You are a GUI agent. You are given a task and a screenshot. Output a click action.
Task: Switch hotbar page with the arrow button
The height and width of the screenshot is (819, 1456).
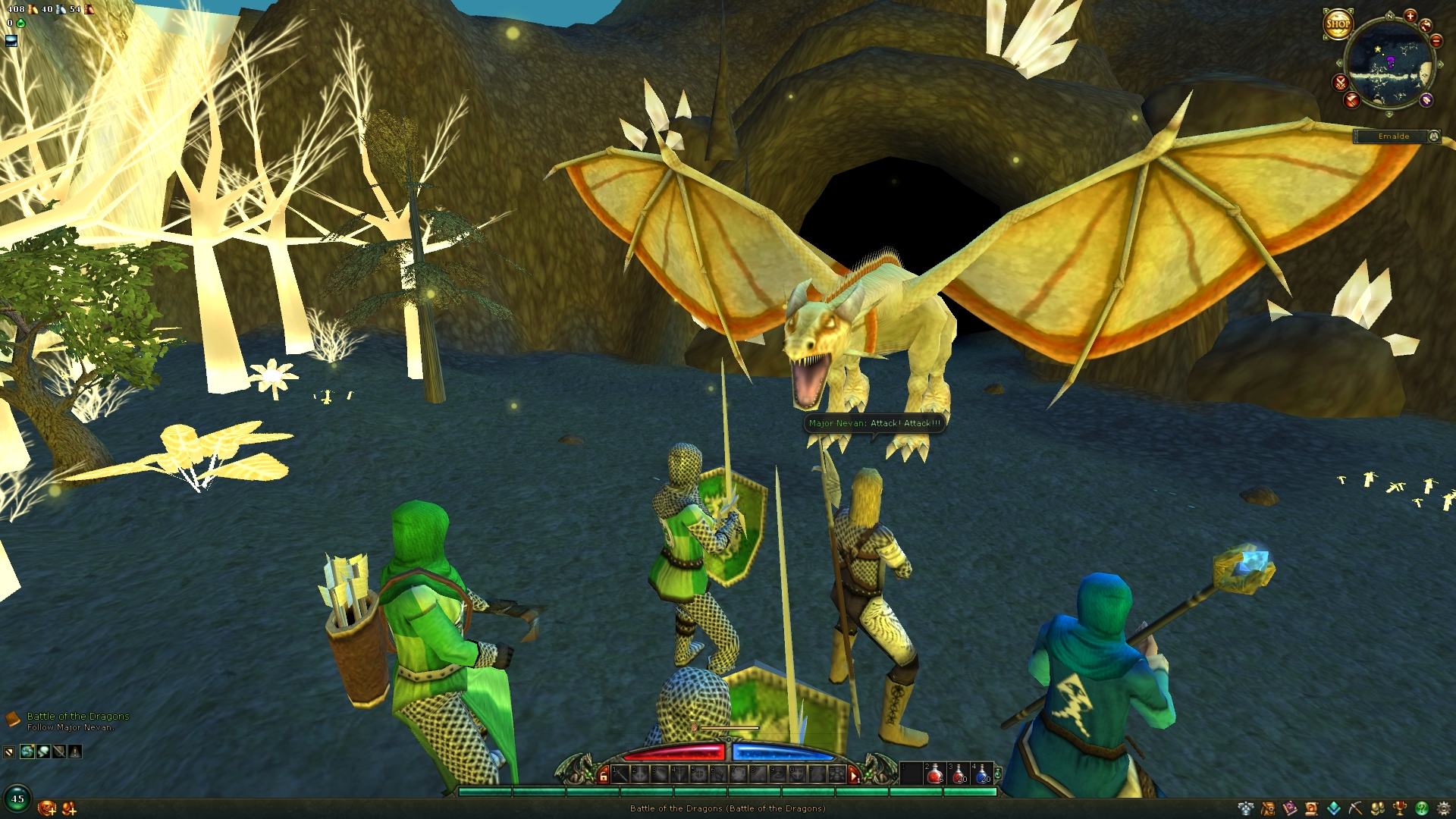coord(854,775)
